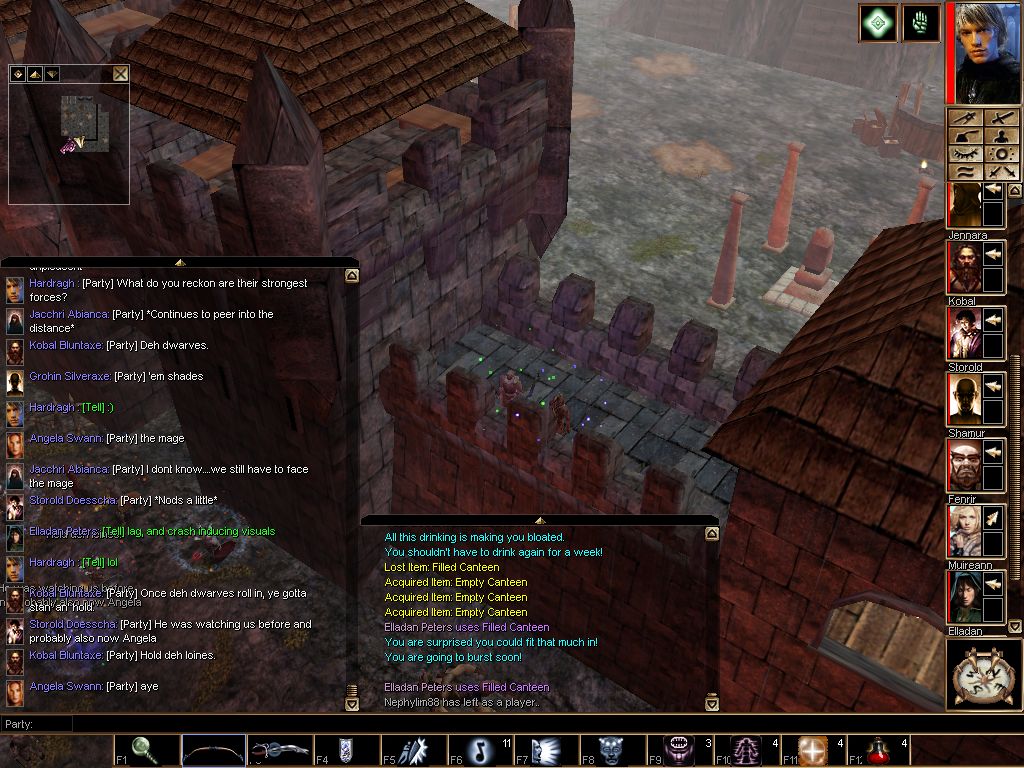This screenshot has height=768, width=1024.
Task: Select the blonde portrait above Muireann's name
Action: pos(962,531)
